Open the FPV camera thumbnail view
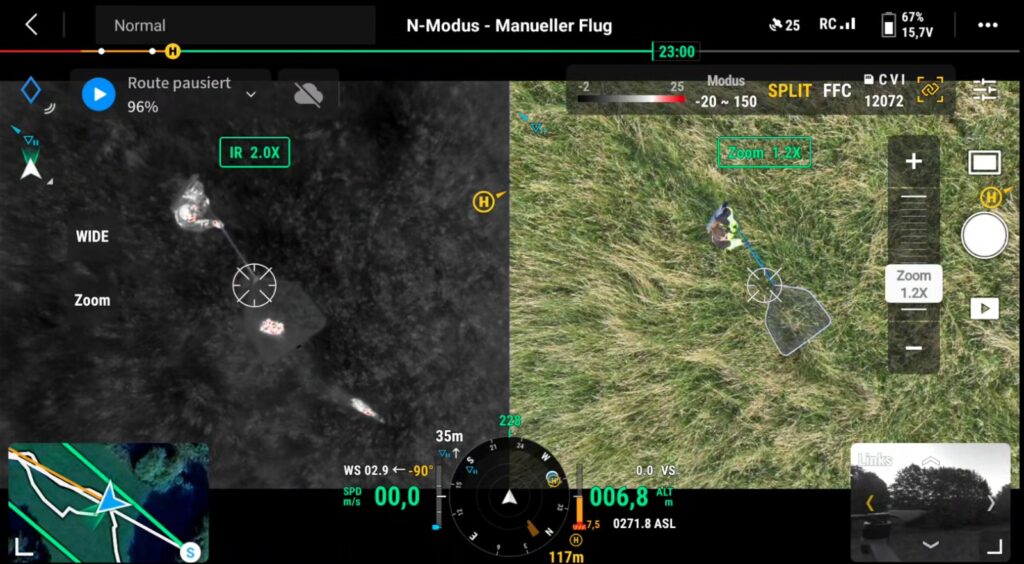 click(930, 501)
